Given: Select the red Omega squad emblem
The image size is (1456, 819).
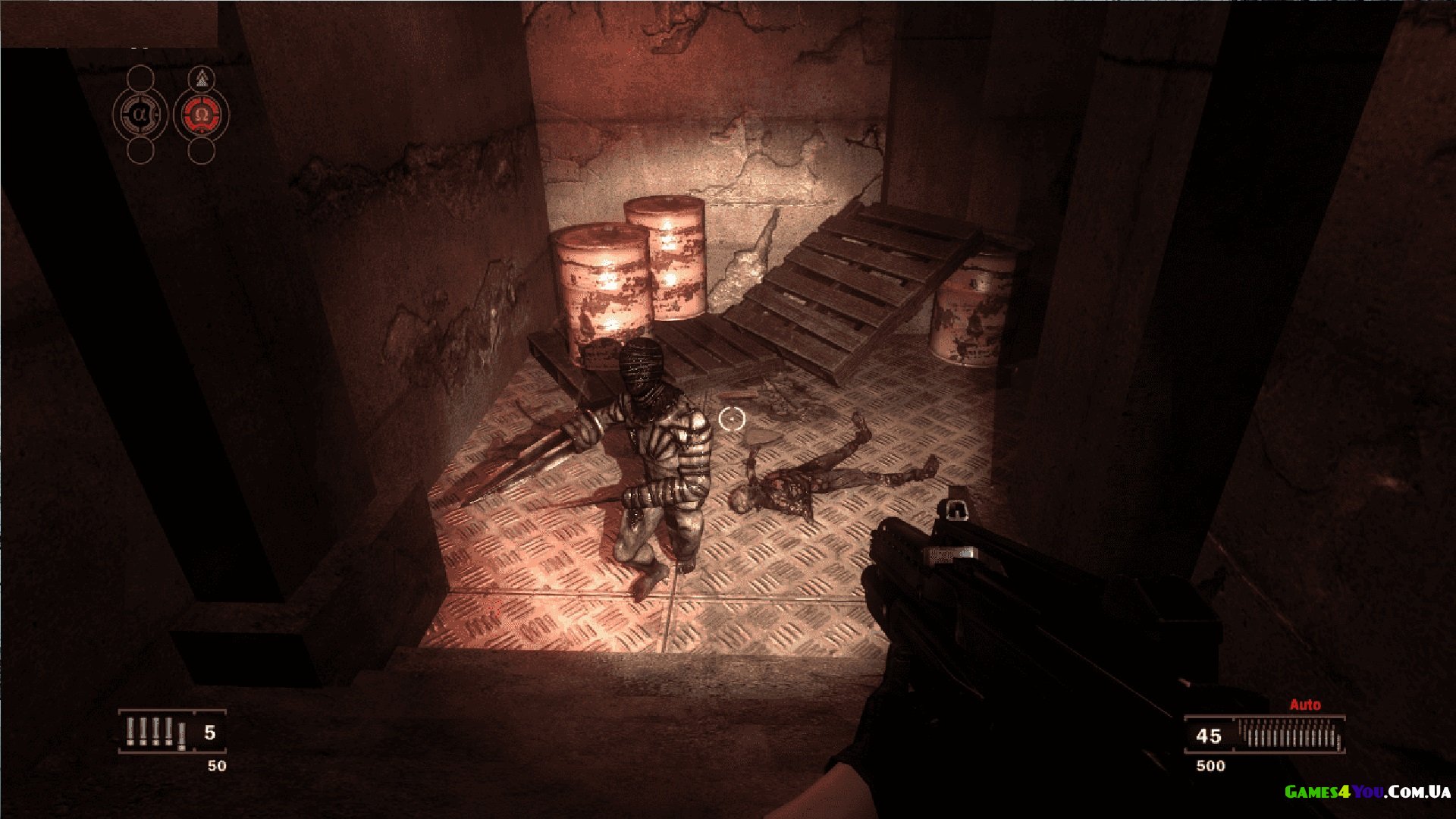Looking at the screenshot, I should [201, 115].
